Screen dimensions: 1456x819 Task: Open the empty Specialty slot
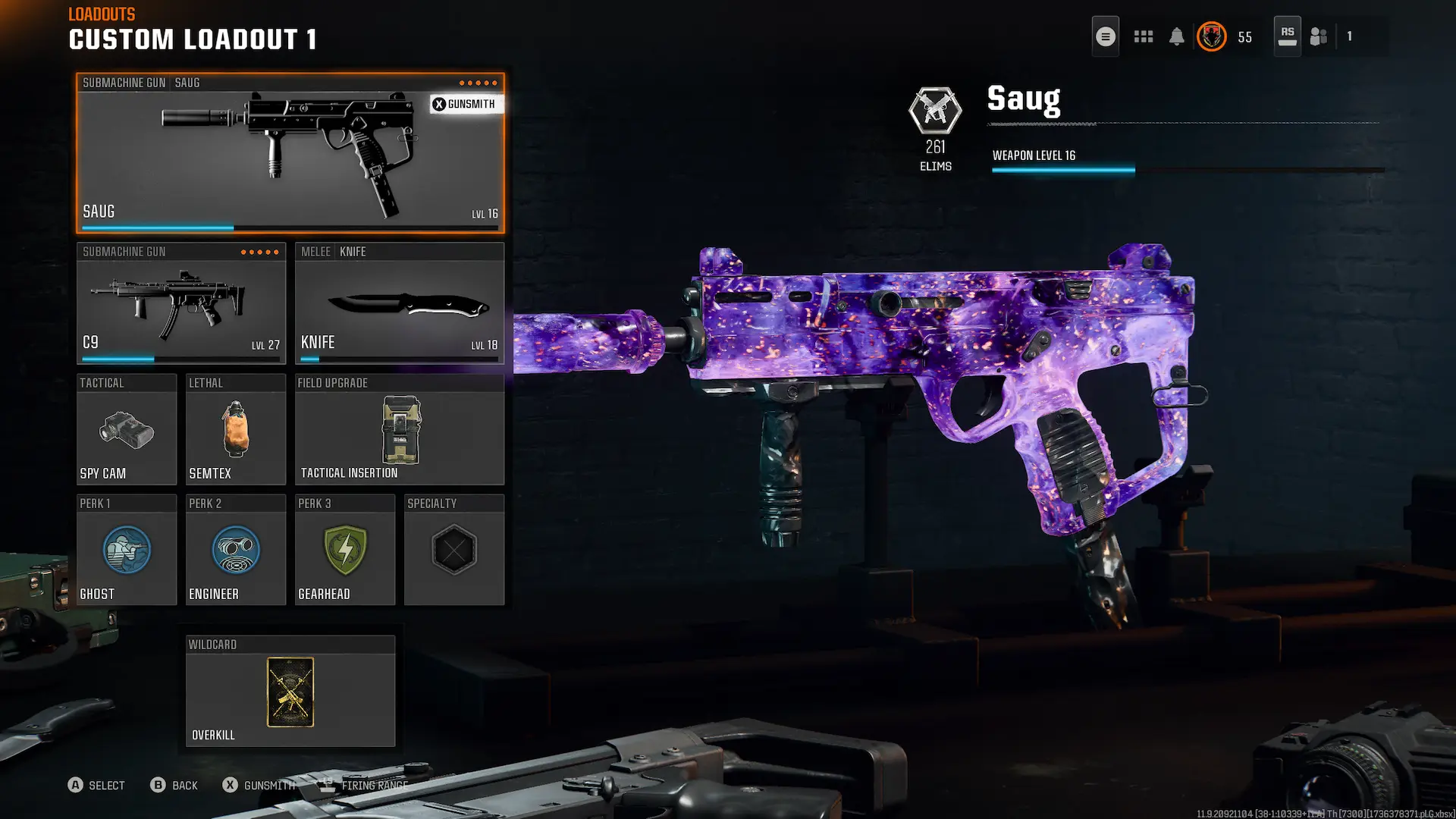453,551
